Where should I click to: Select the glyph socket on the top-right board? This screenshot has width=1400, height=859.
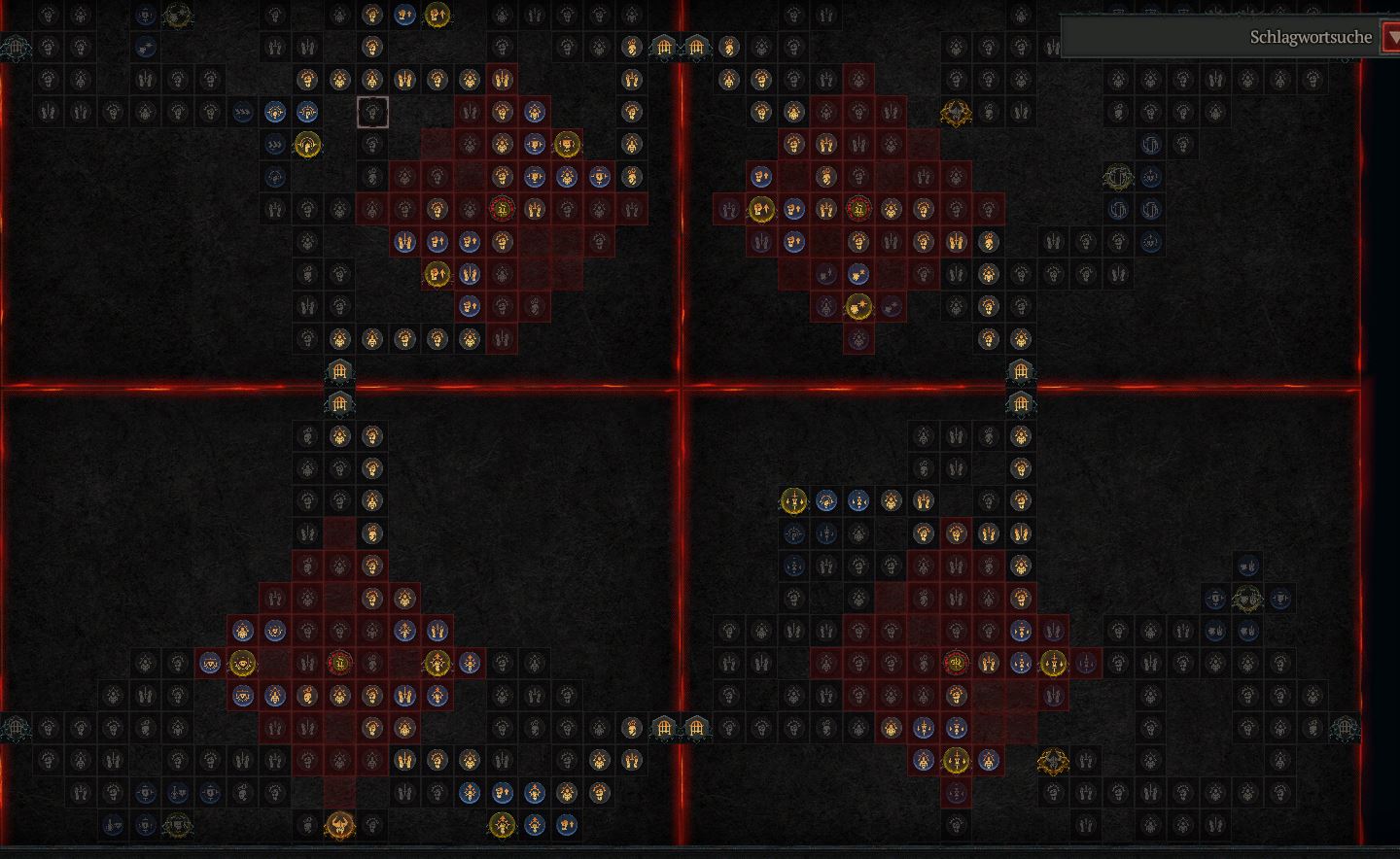coord(859,207)
